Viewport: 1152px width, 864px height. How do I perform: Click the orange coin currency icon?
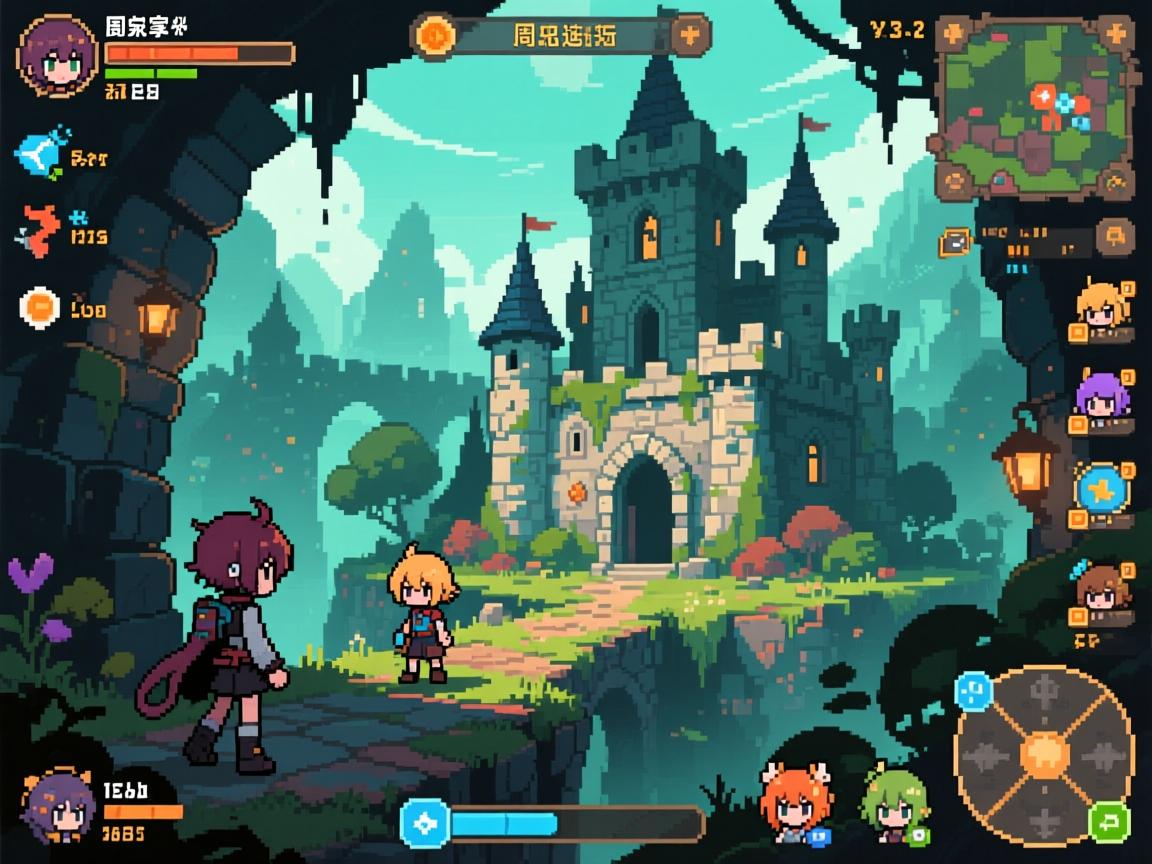(x=40, y=308)
